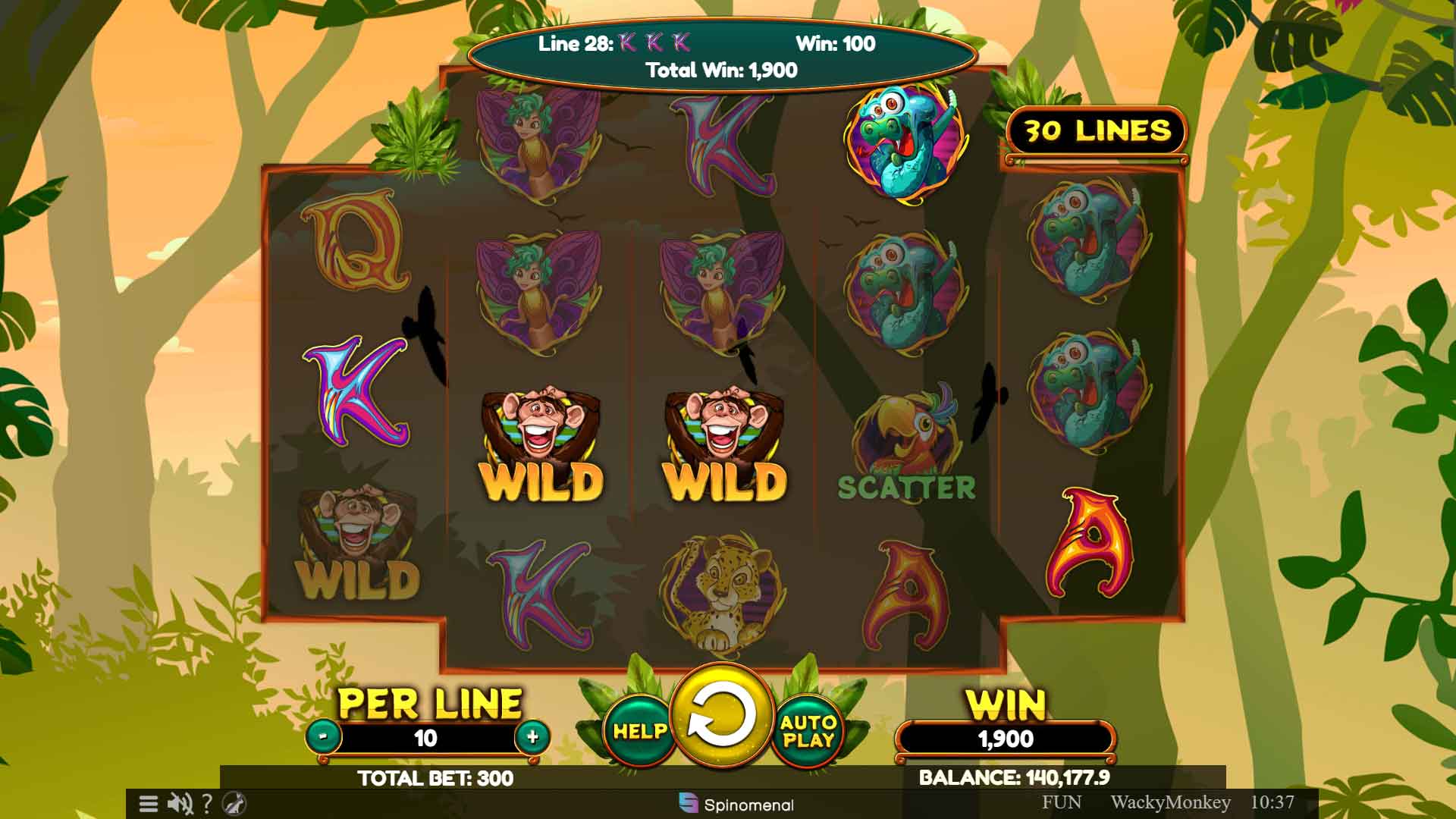Toggle the rabbit turbo mode icon

pyautogui.click(x=235, y=803)
